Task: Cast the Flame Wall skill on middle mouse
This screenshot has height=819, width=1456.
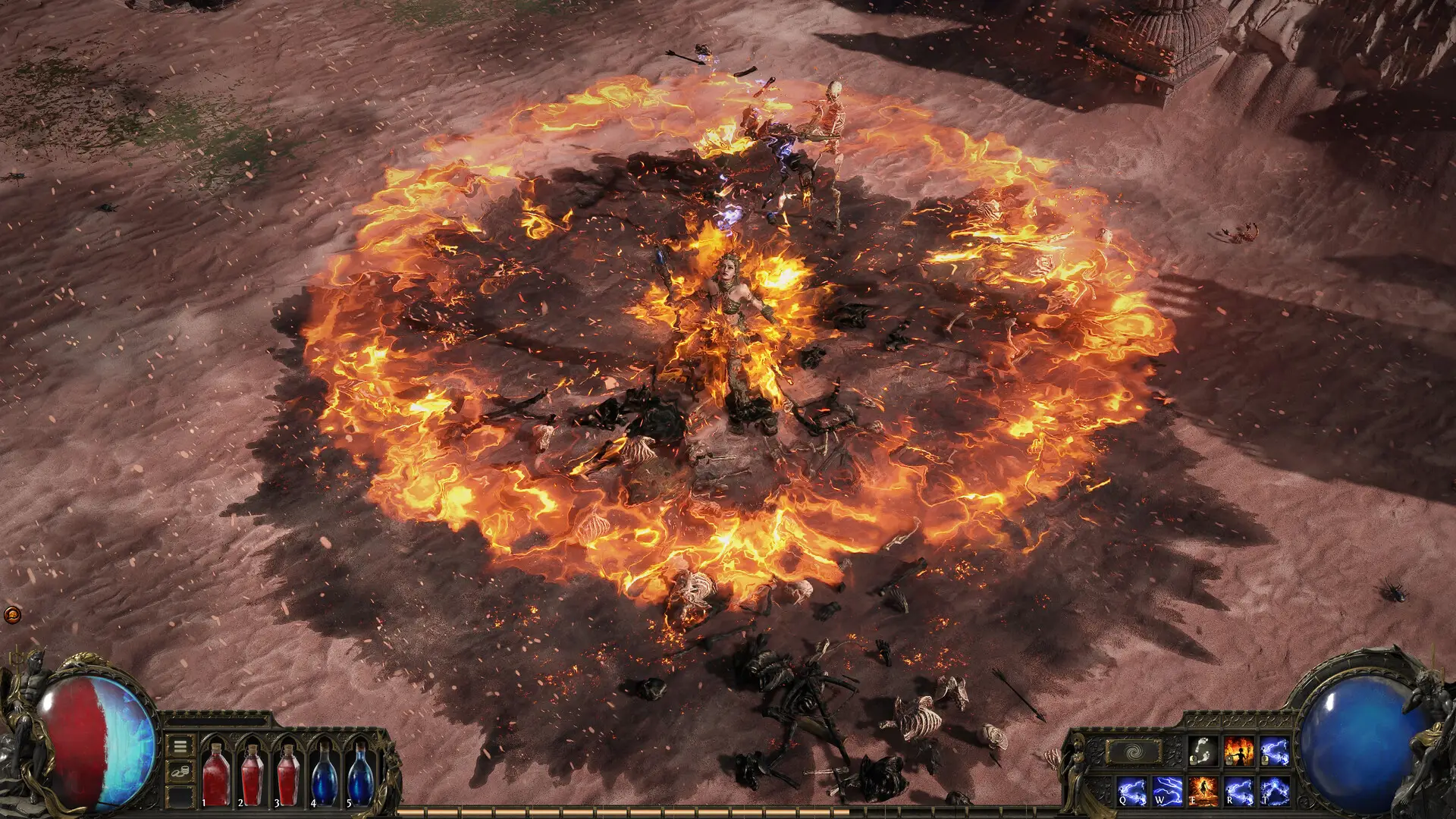Action: click(1238, 751)
